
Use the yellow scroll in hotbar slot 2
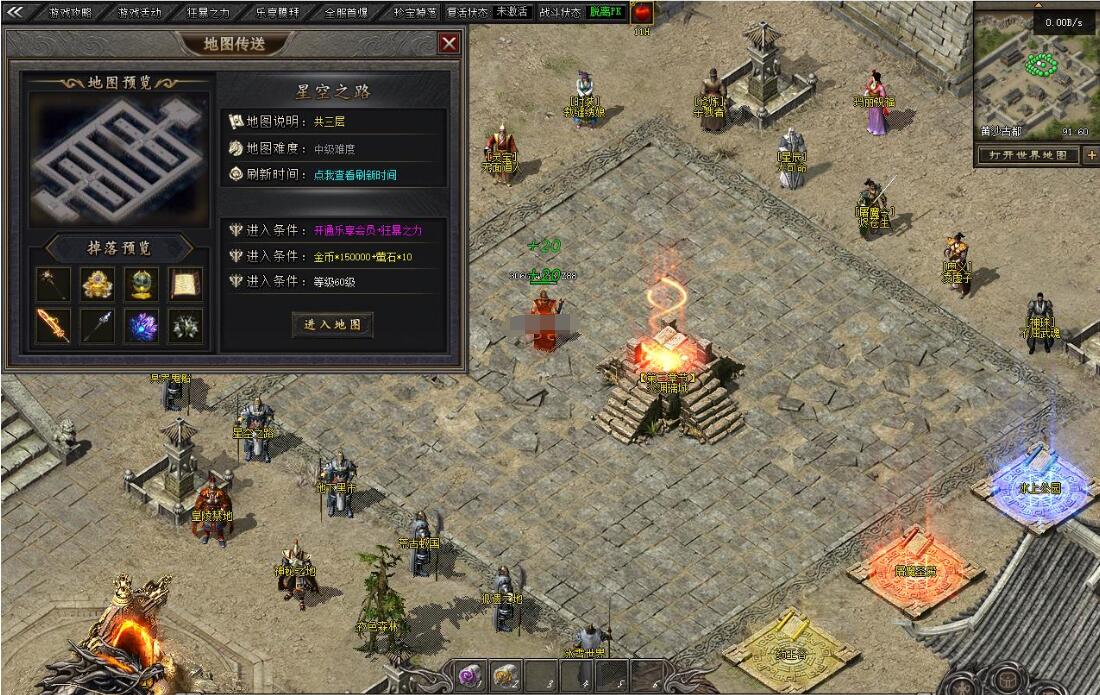pyautogui.click(x=504, y=676)
